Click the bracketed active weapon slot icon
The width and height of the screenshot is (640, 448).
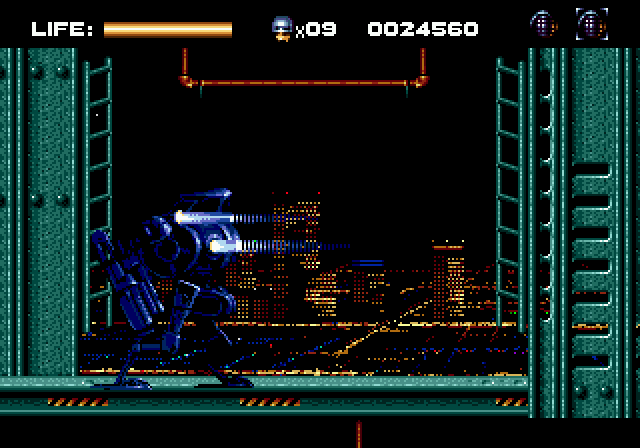(591, 24)
